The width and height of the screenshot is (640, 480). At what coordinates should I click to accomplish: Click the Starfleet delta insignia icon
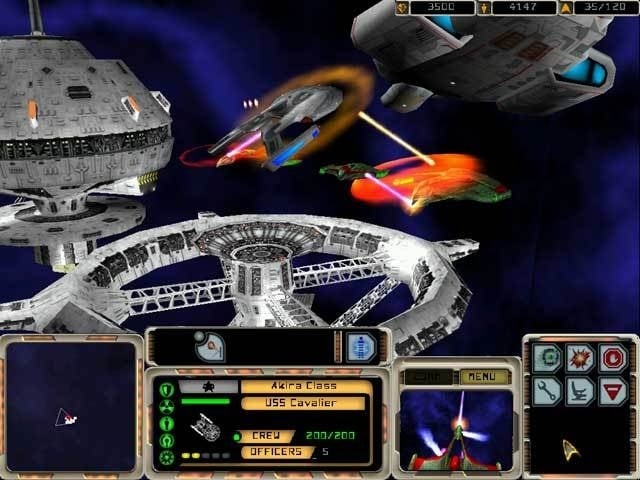pyautogui.click(x=572, y=447)
